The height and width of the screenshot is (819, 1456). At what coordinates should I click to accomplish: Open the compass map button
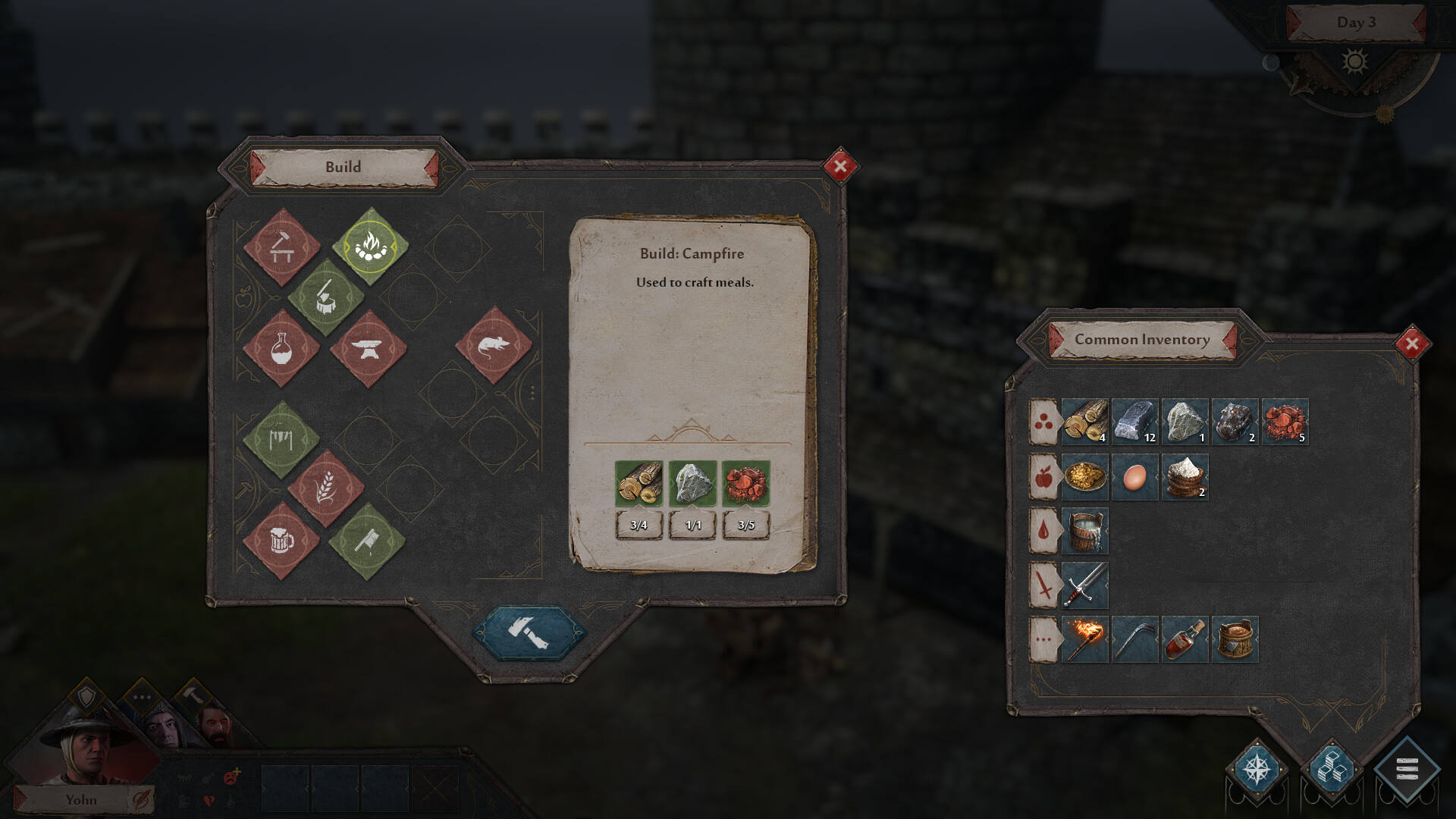[1257, 769]
